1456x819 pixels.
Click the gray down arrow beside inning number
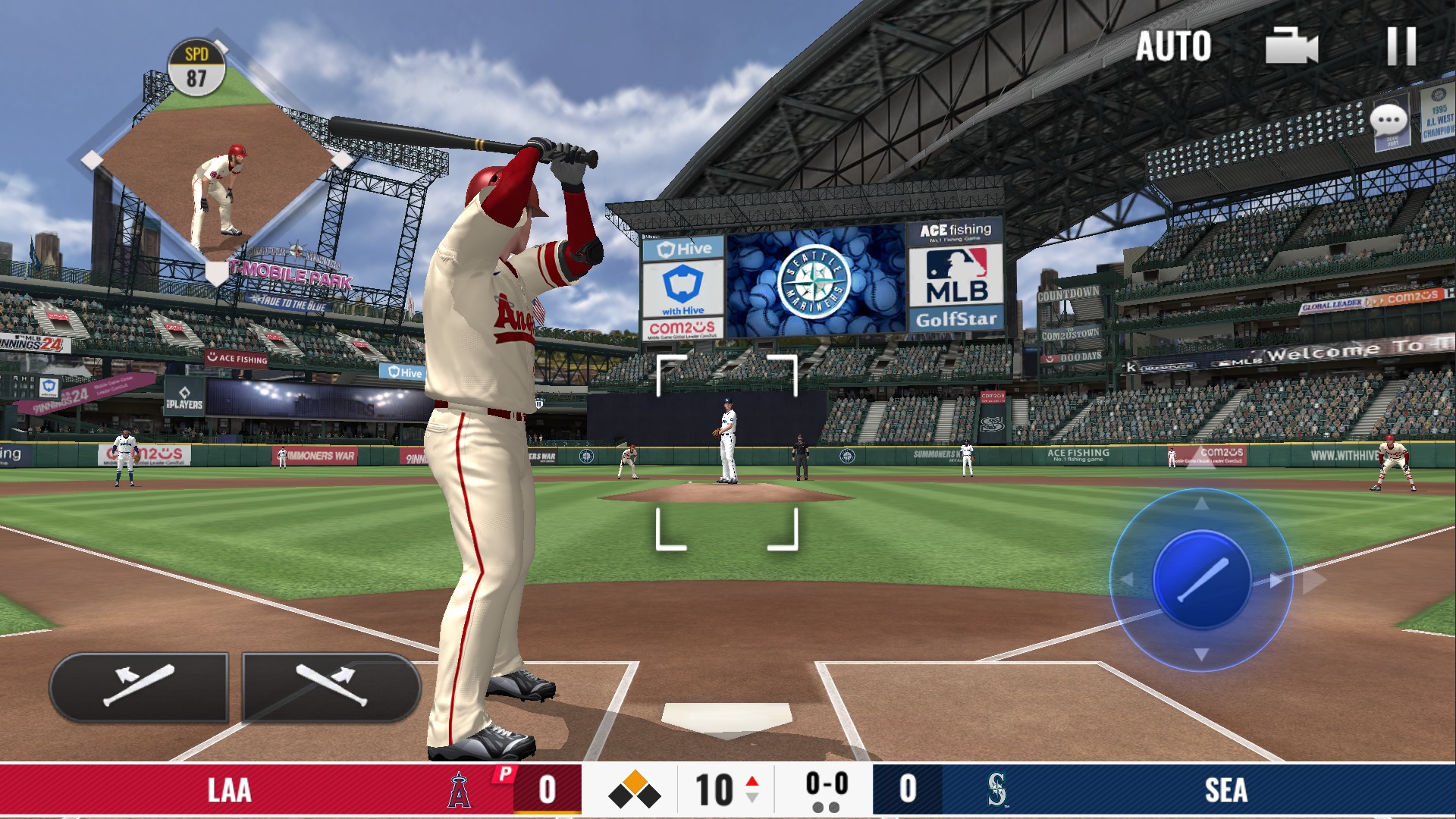[751, 798]
